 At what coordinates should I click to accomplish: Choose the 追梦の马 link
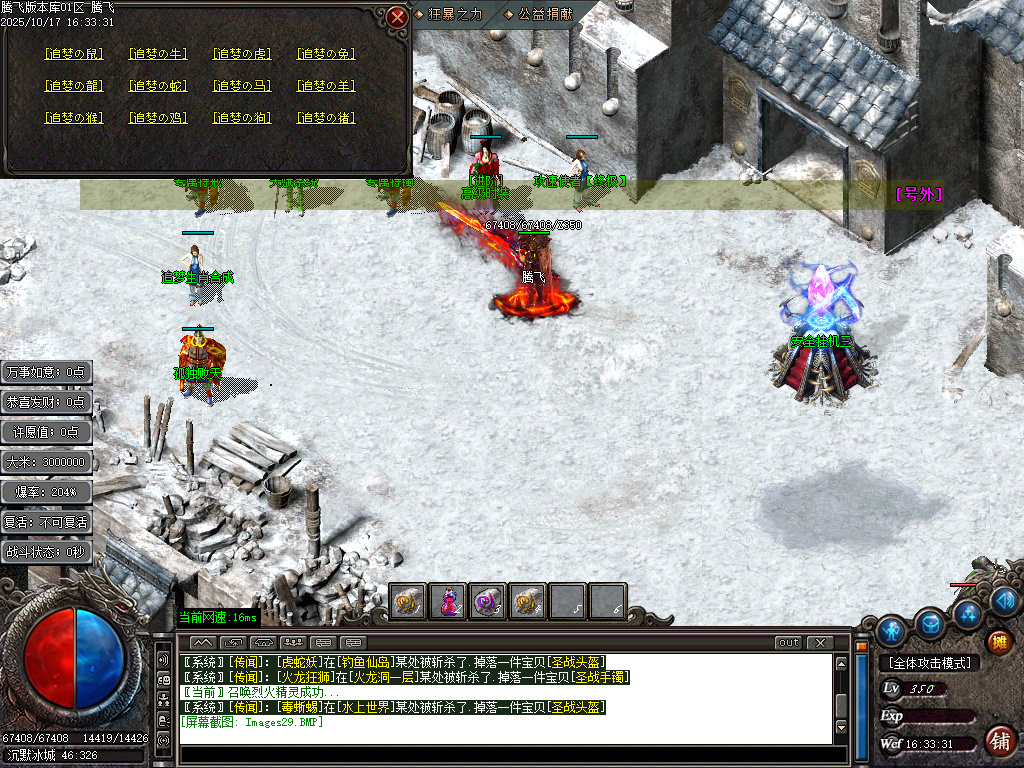242,86
